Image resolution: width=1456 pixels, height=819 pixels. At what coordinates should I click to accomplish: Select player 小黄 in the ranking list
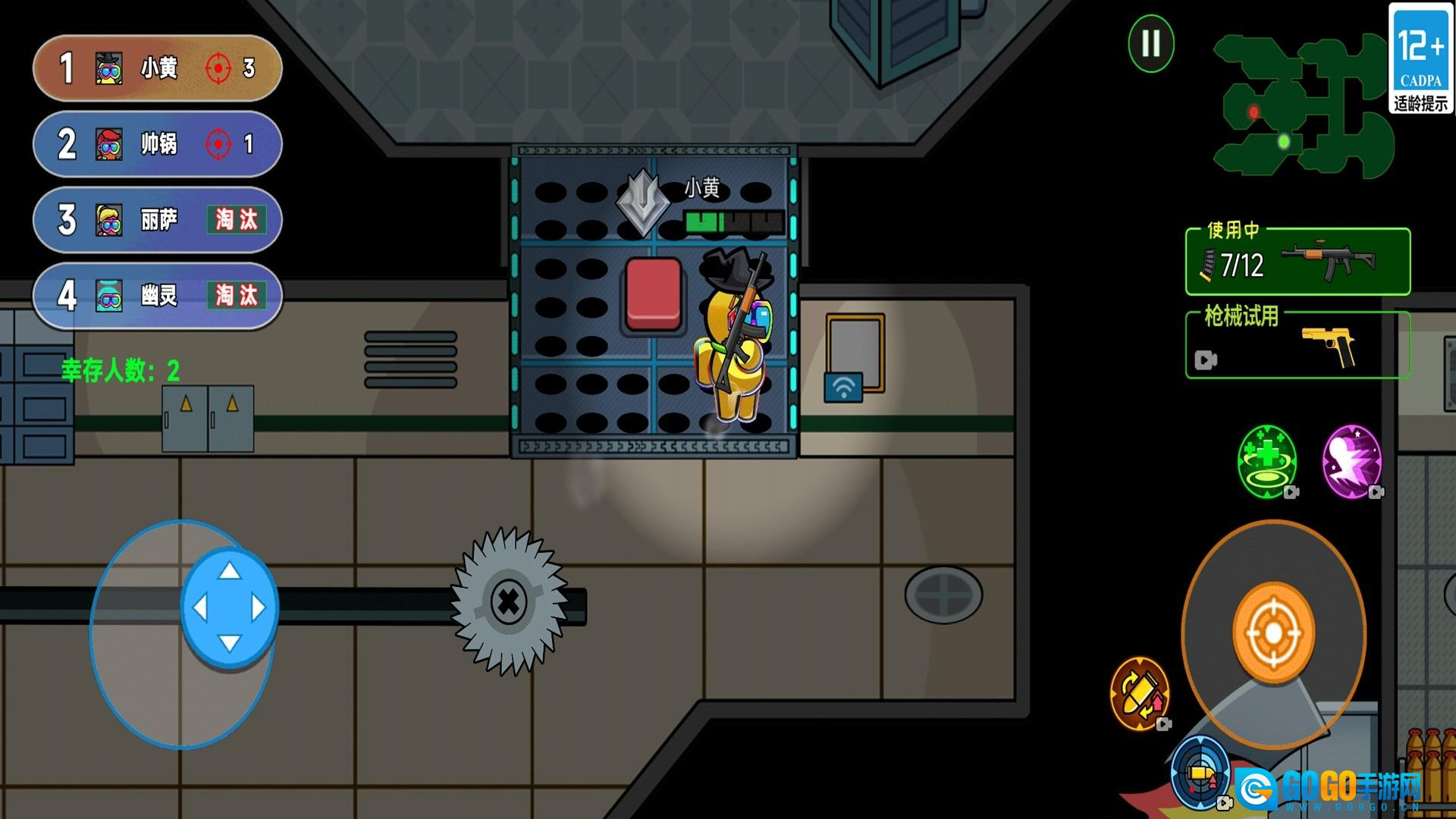coord(158,68)
